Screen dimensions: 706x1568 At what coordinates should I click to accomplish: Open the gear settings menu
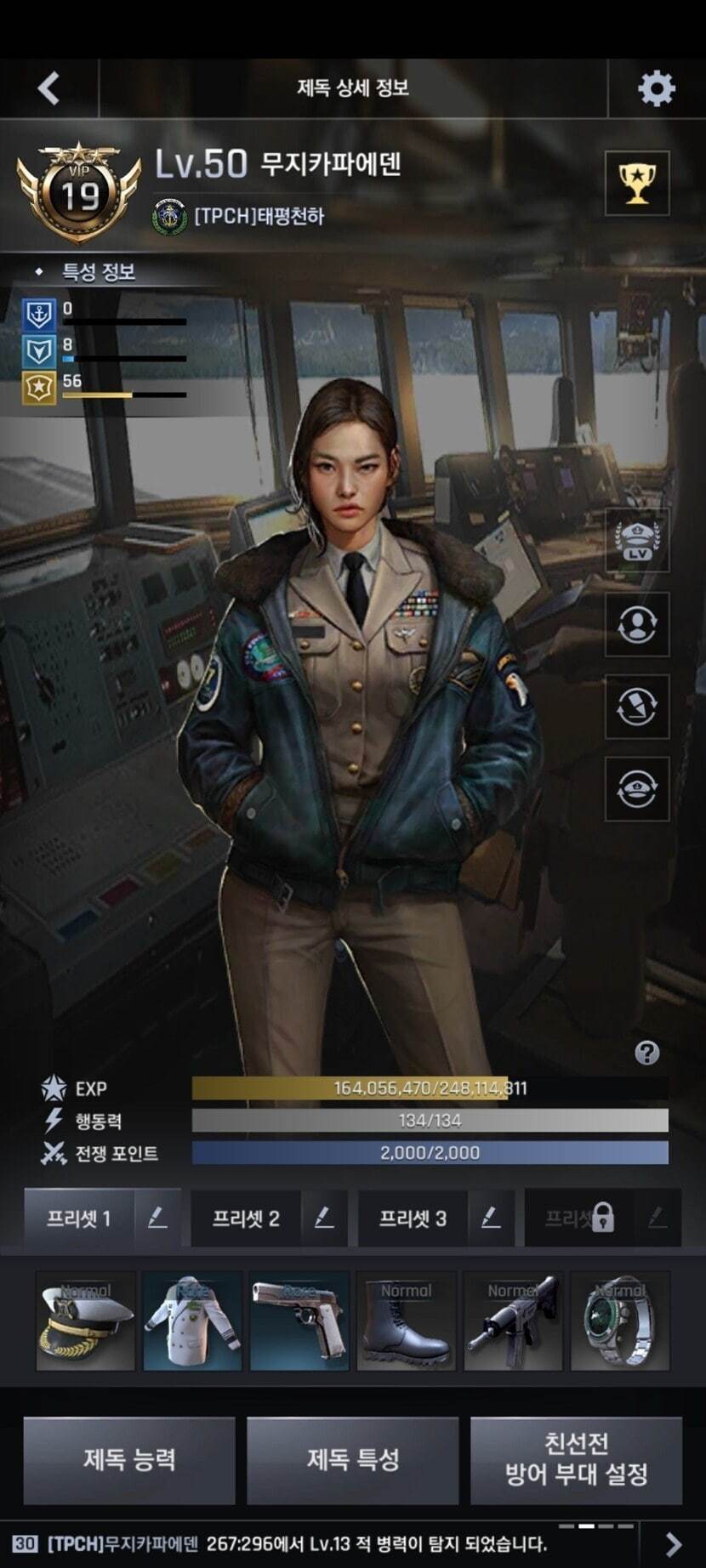[x=656, y=88]
